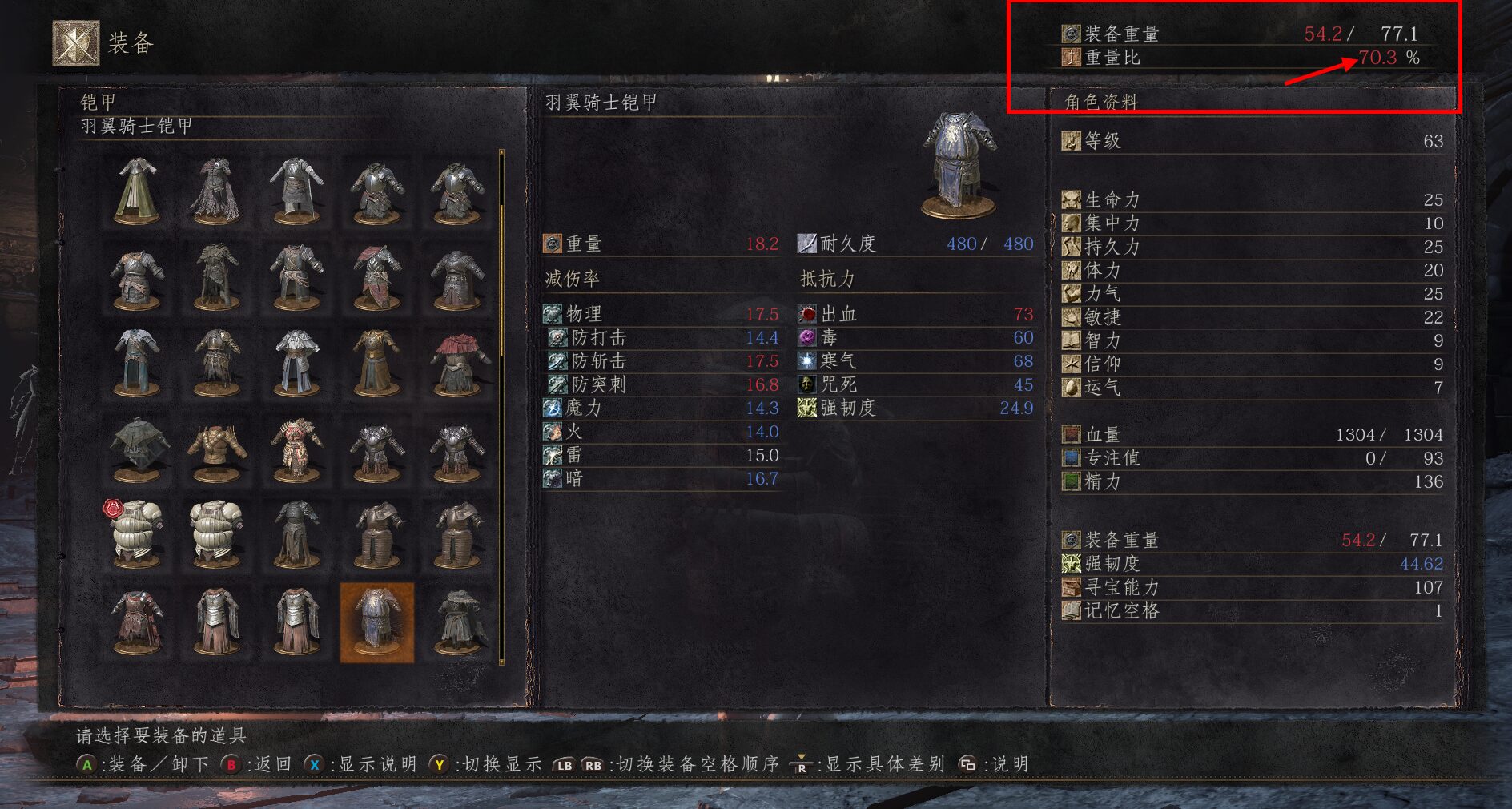Click the 生命力 vigor stat icon
Viewport: 1512px width, 809px height.
pos(1071,199)
